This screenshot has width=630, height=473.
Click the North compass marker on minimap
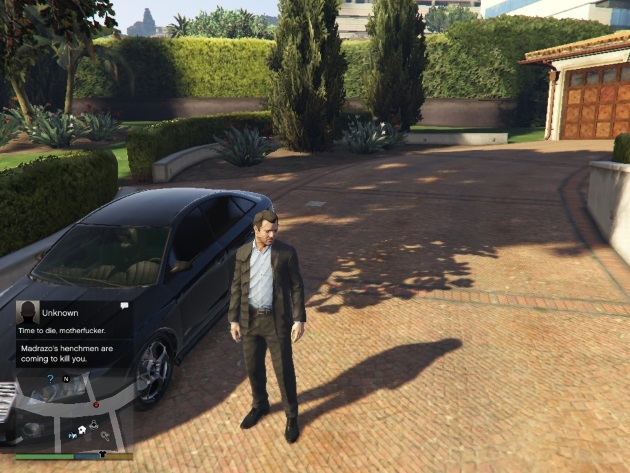coord(66,379)
